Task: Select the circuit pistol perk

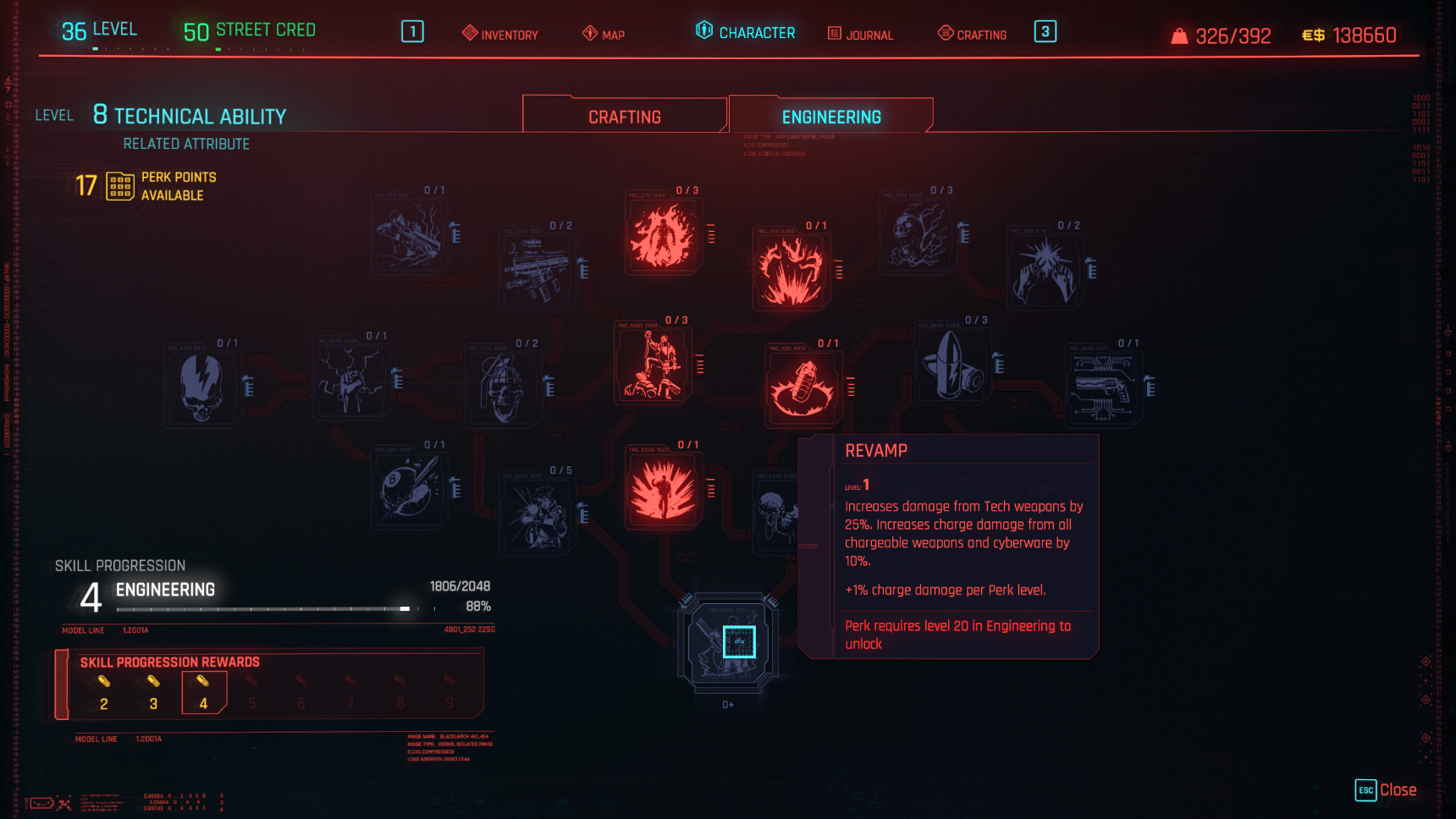Action: point(1103,388)
